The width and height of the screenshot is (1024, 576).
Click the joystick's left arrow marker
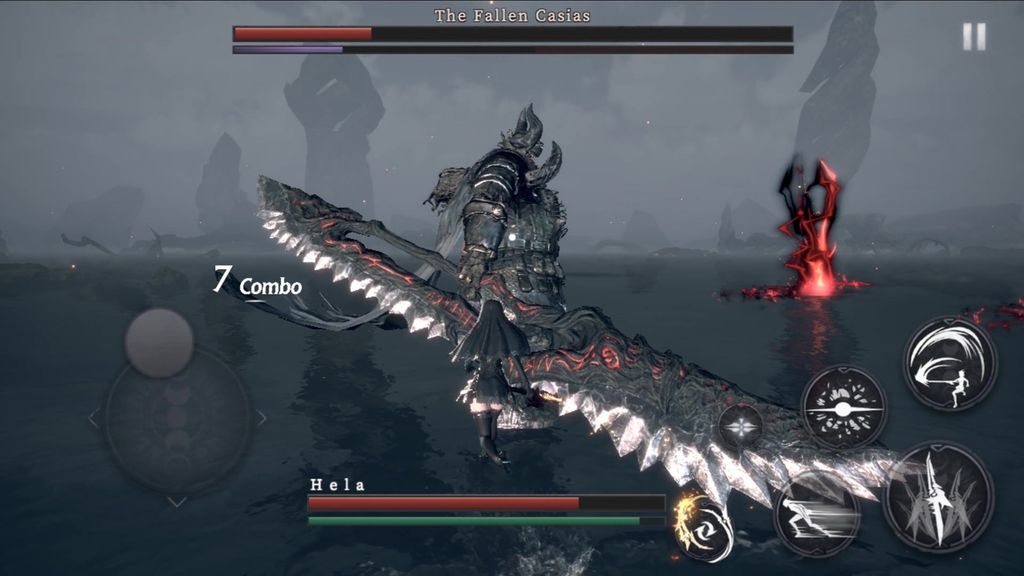pos(94,419)
